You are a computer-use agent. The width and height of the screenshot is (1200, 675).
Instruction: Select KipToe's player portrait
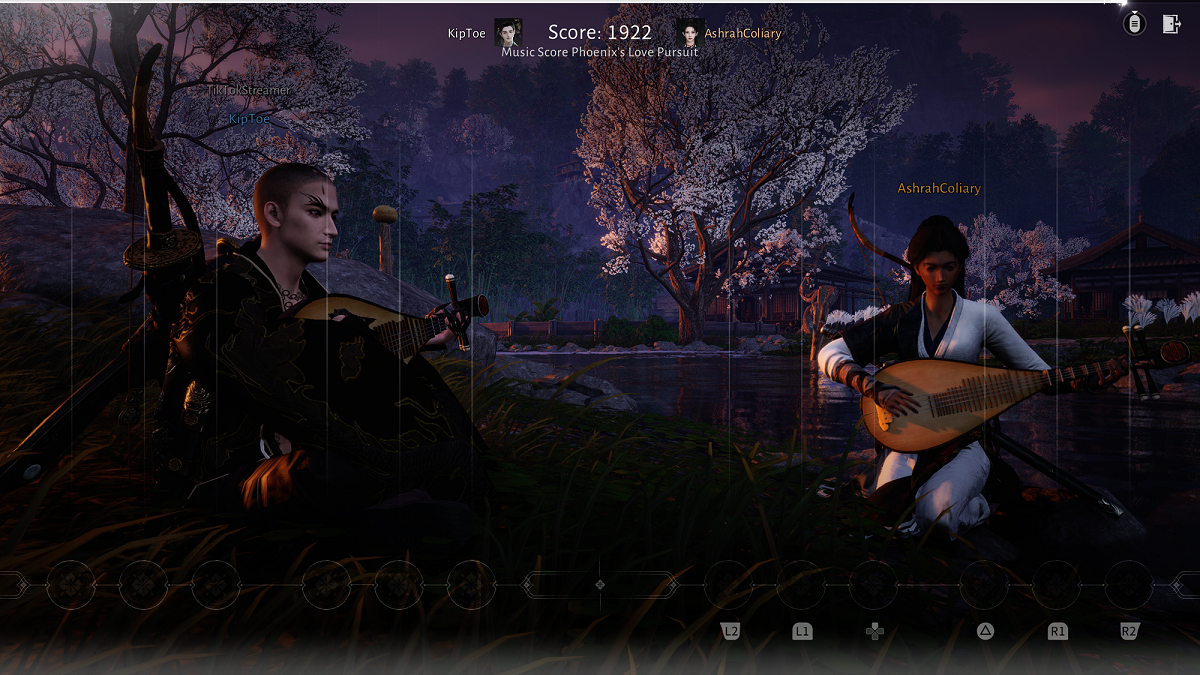point(508,32)
